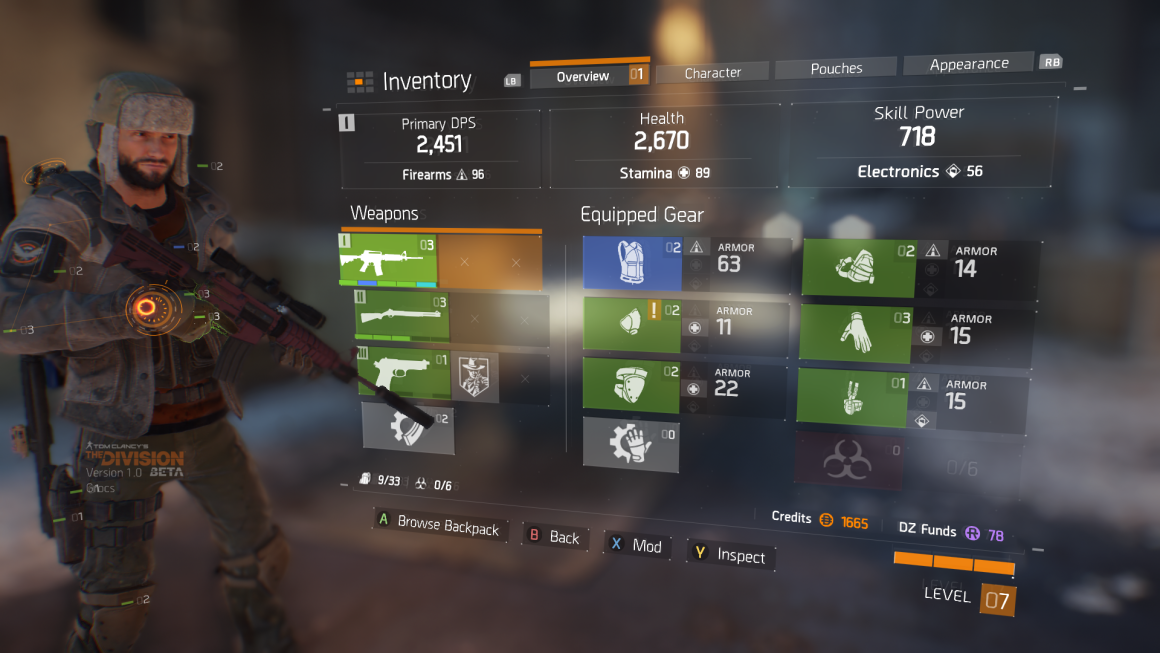
Task: Select the knee pads gear slot
Action: 631,386
